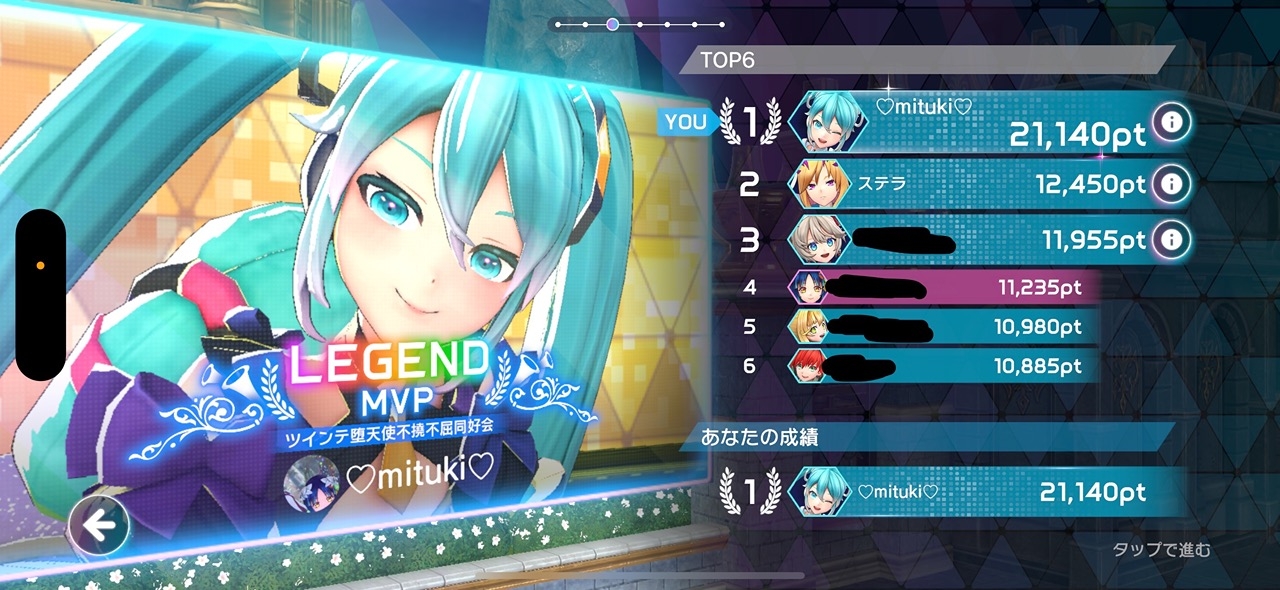Pick the fifth-place 10,980pt row
Image resolution: width=1280 pixels, height=590 pixels.
point(940,327)
